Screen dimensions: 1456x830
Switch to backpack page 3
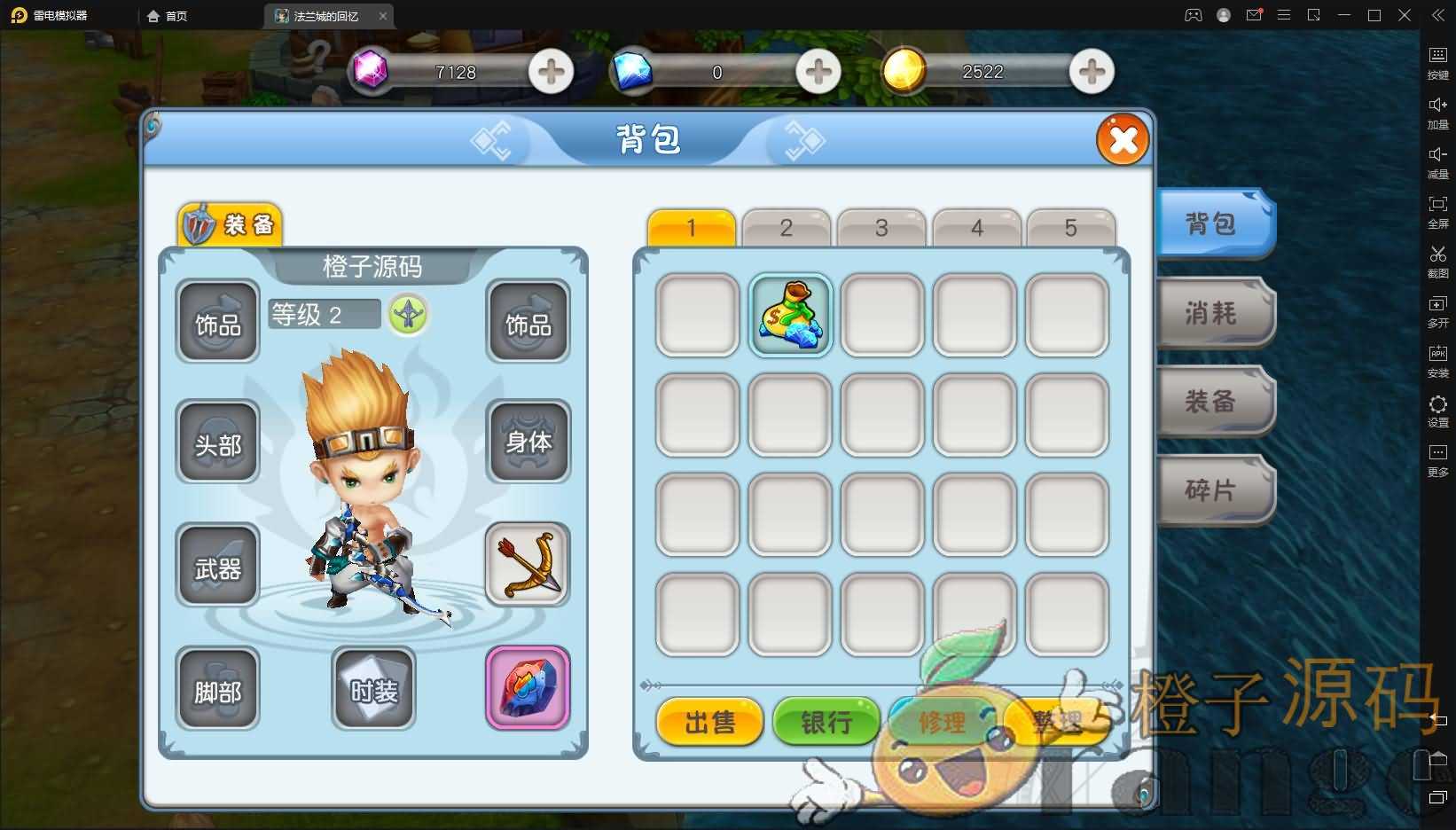tap(881, 228)
